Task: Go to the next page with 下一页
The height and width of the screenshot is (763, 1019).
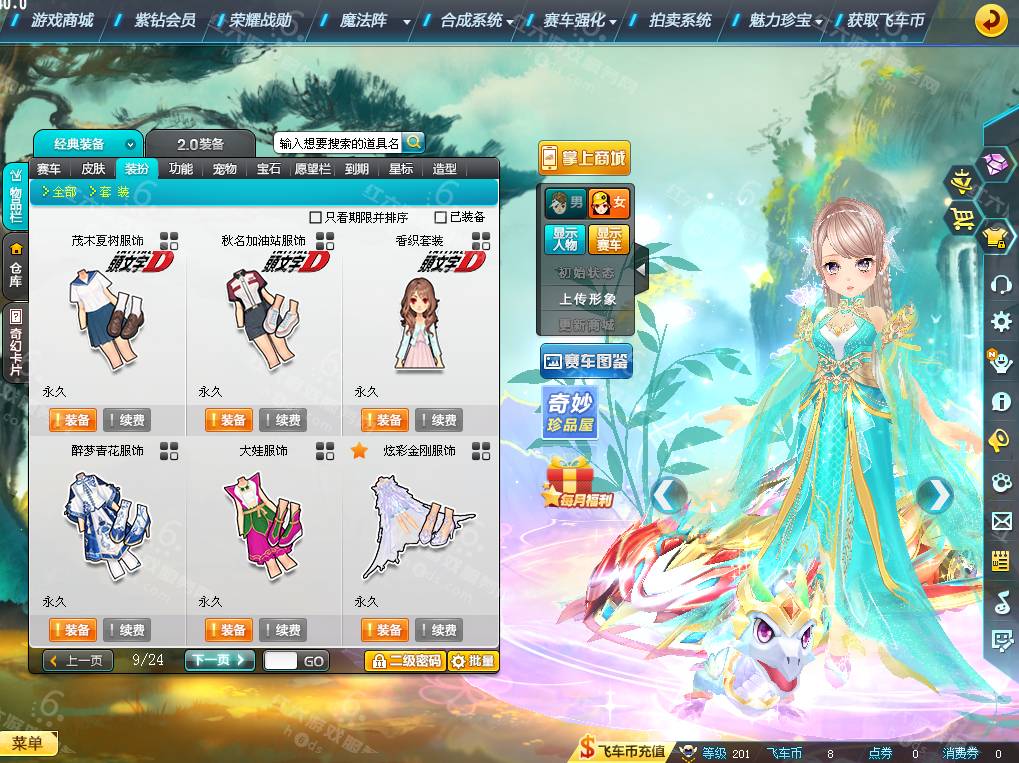Action: point(219,660)
